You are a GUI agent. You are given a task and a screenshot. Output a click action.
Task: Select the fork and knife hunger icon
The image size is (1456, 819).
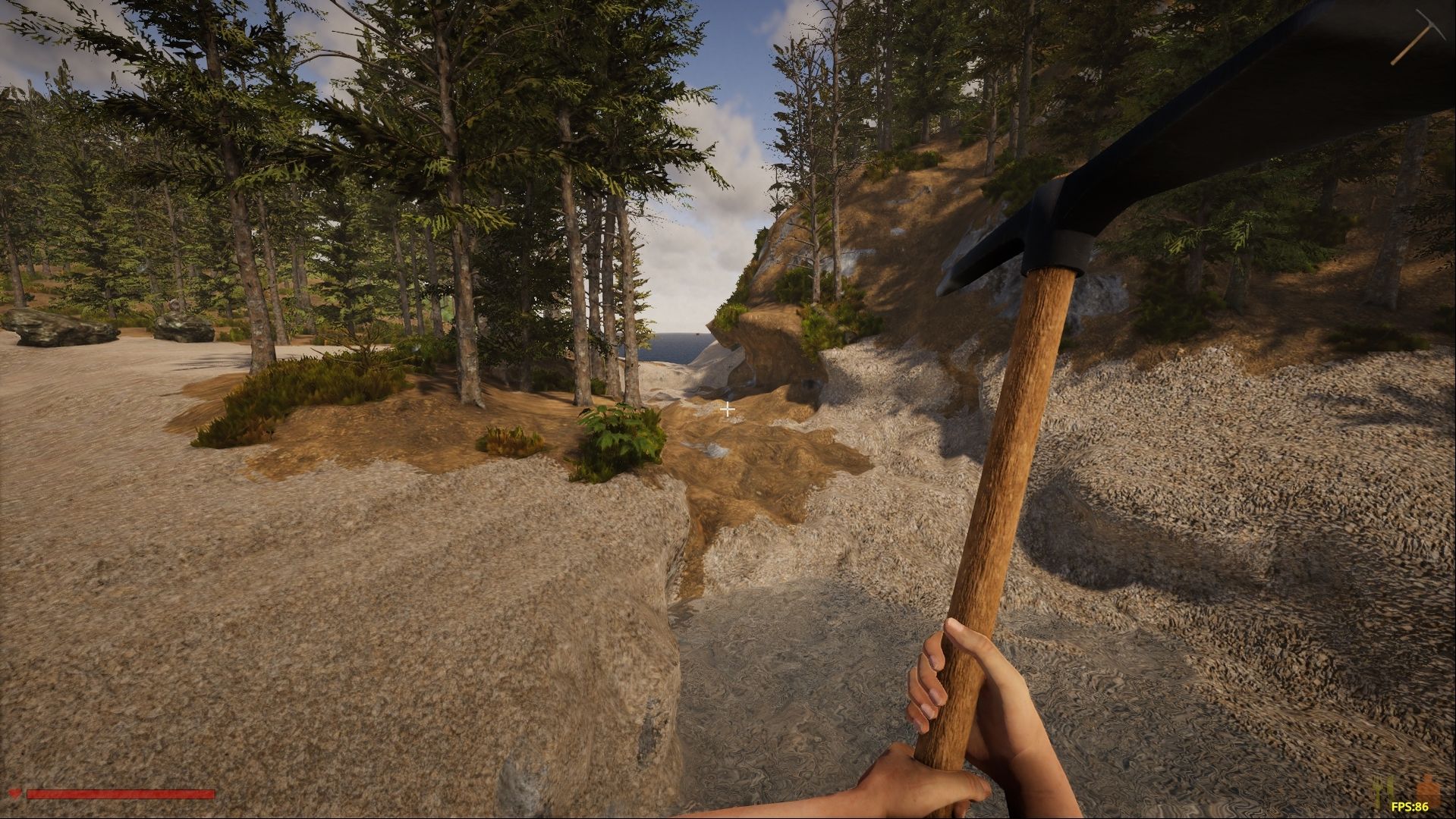coord(1385,791)
